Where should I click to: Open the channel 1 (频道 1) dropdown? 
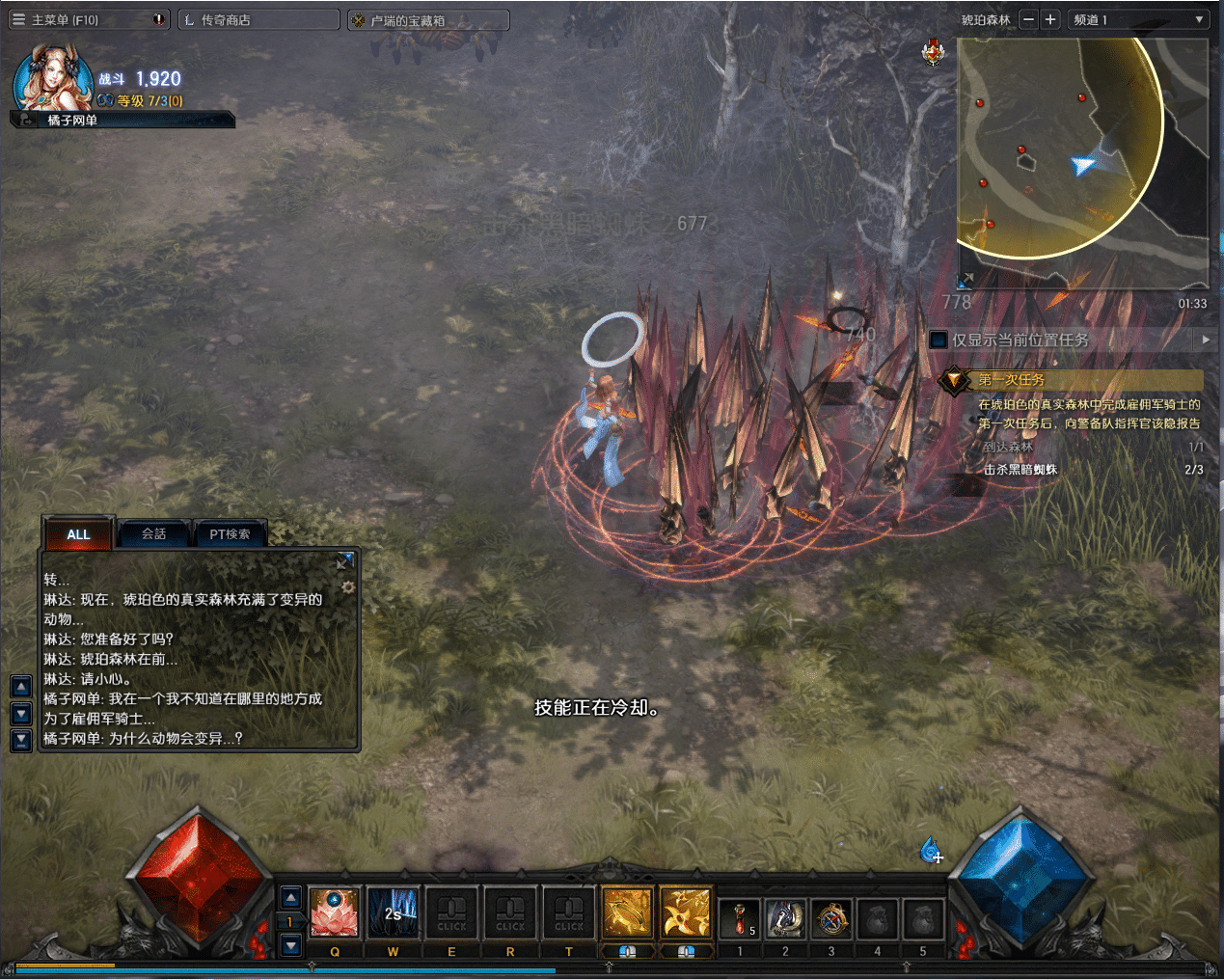pos(1138,19)
